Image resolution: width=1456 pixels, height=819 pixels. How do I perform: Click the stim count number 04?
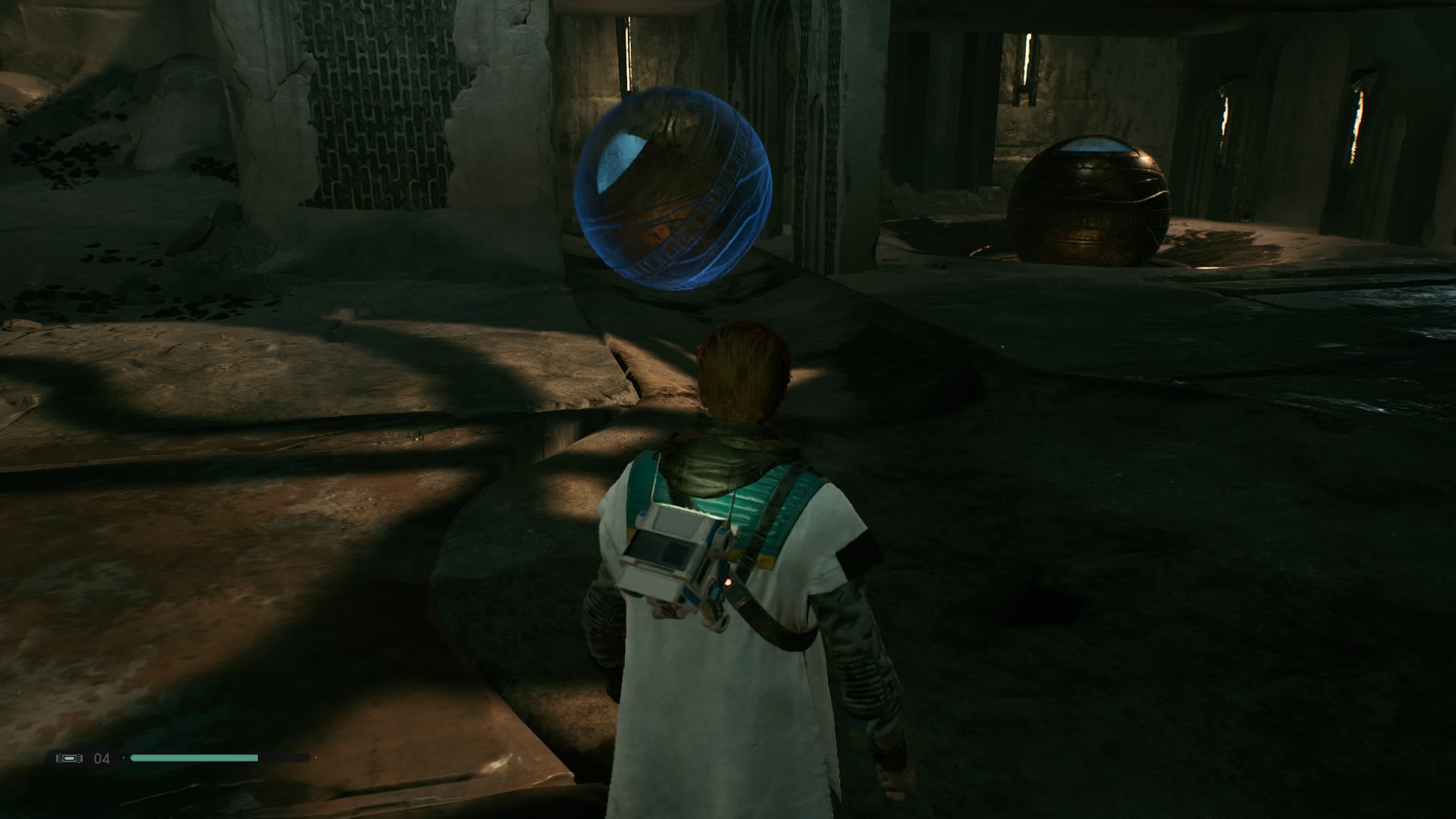[101, 757]
